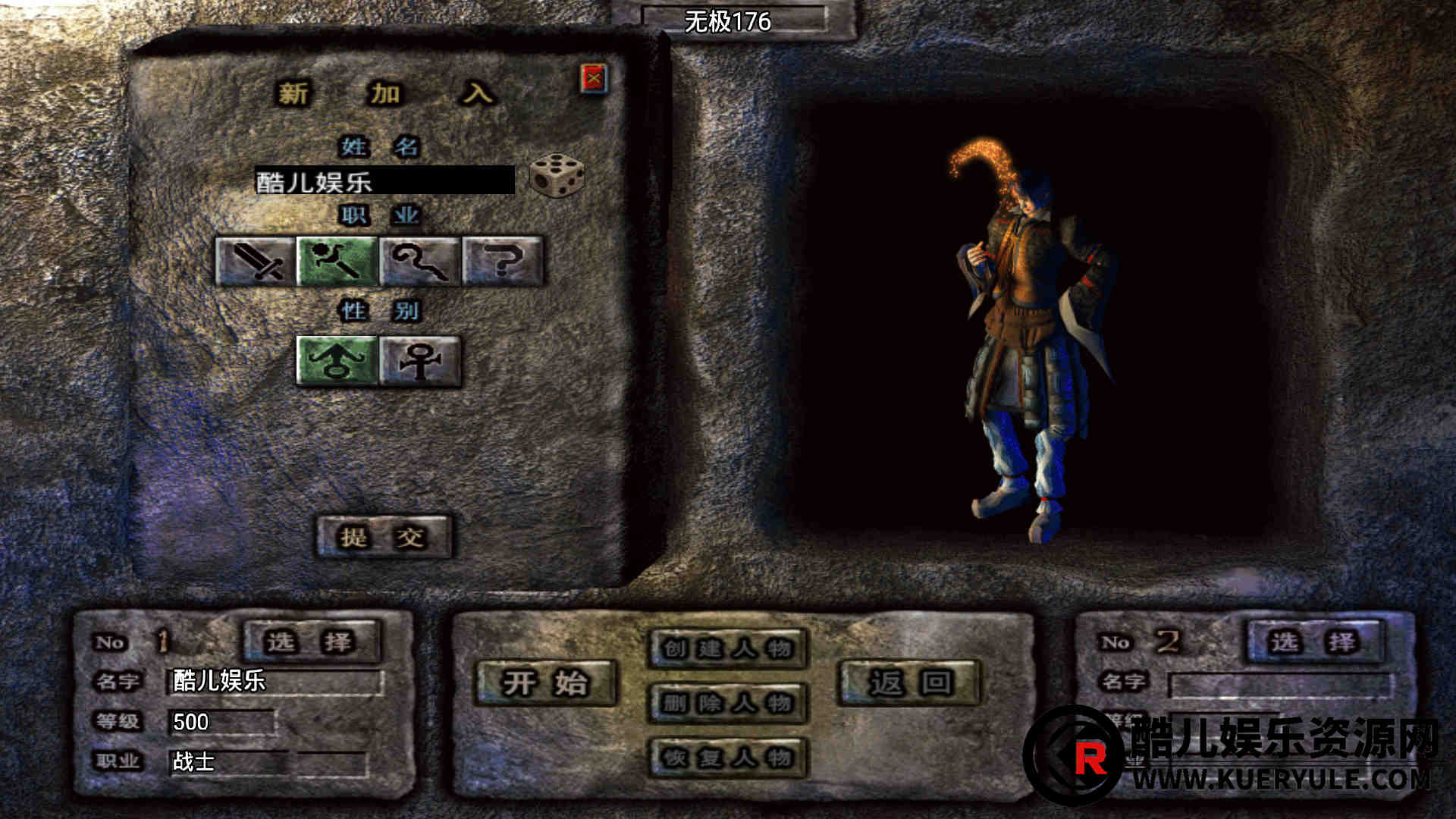Restore a character with 恢复人物
Screen dimensions: 1456x819
[727, 757]
